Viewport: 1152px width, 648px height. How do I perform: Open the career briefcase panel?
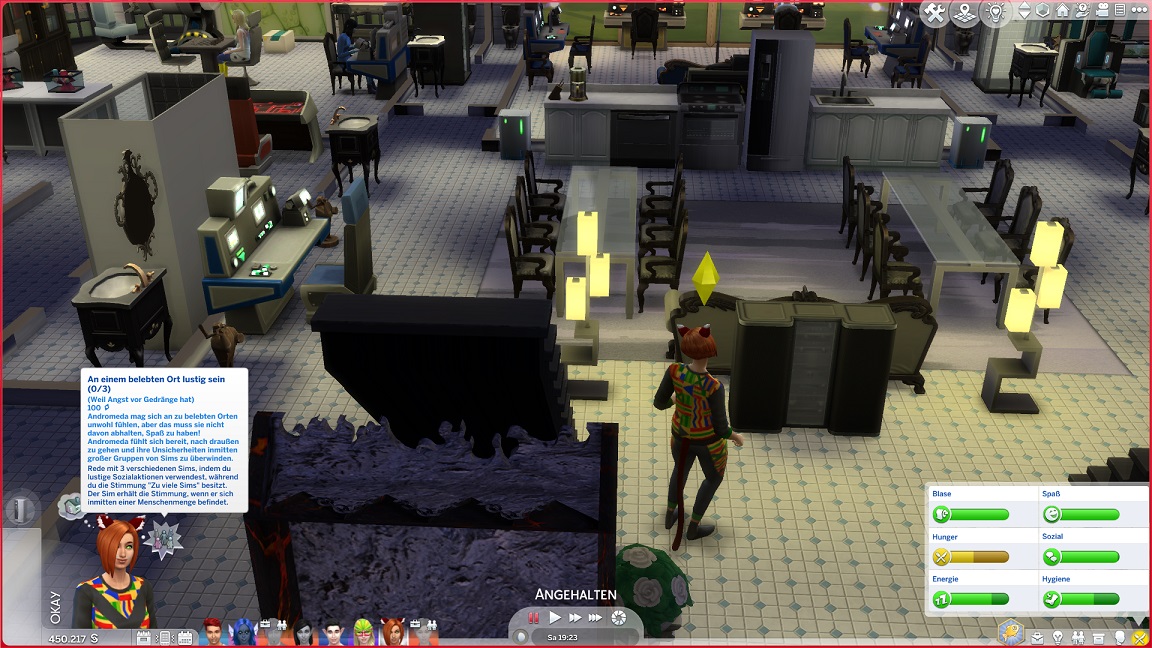(x=1038, y=637)
